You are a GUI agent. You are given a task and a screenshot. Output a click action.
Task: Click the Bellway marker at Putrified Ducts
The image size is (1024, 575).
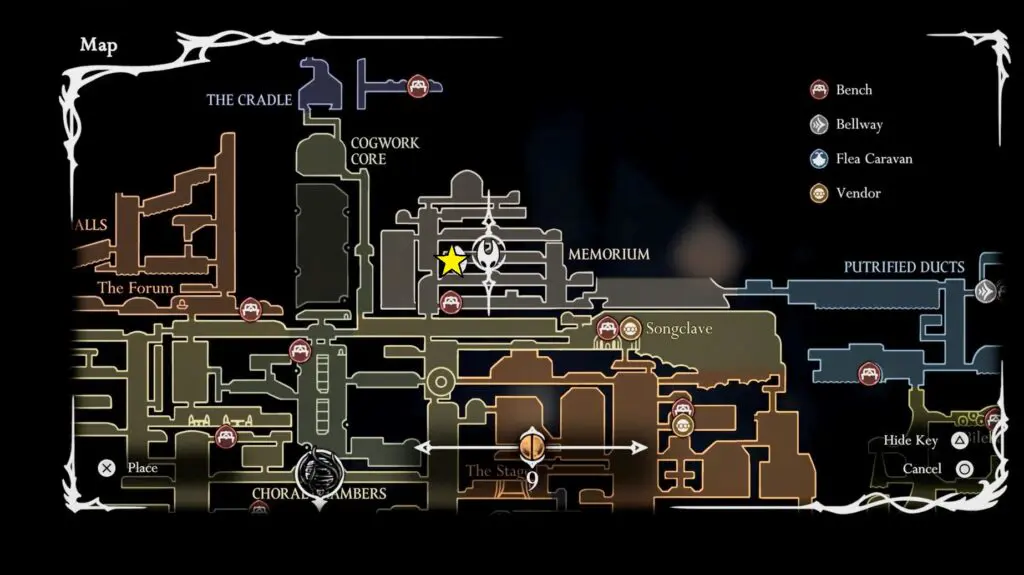pos(986,291)
